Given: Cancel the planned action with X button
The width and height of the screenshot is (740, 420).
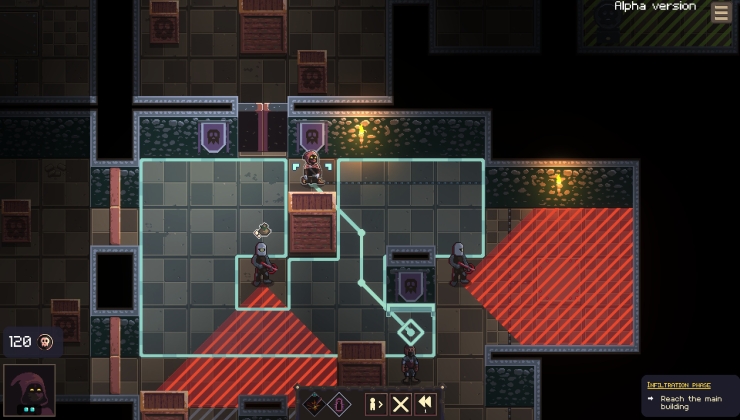Looking at the screenshot, I should tap(401, 404).
